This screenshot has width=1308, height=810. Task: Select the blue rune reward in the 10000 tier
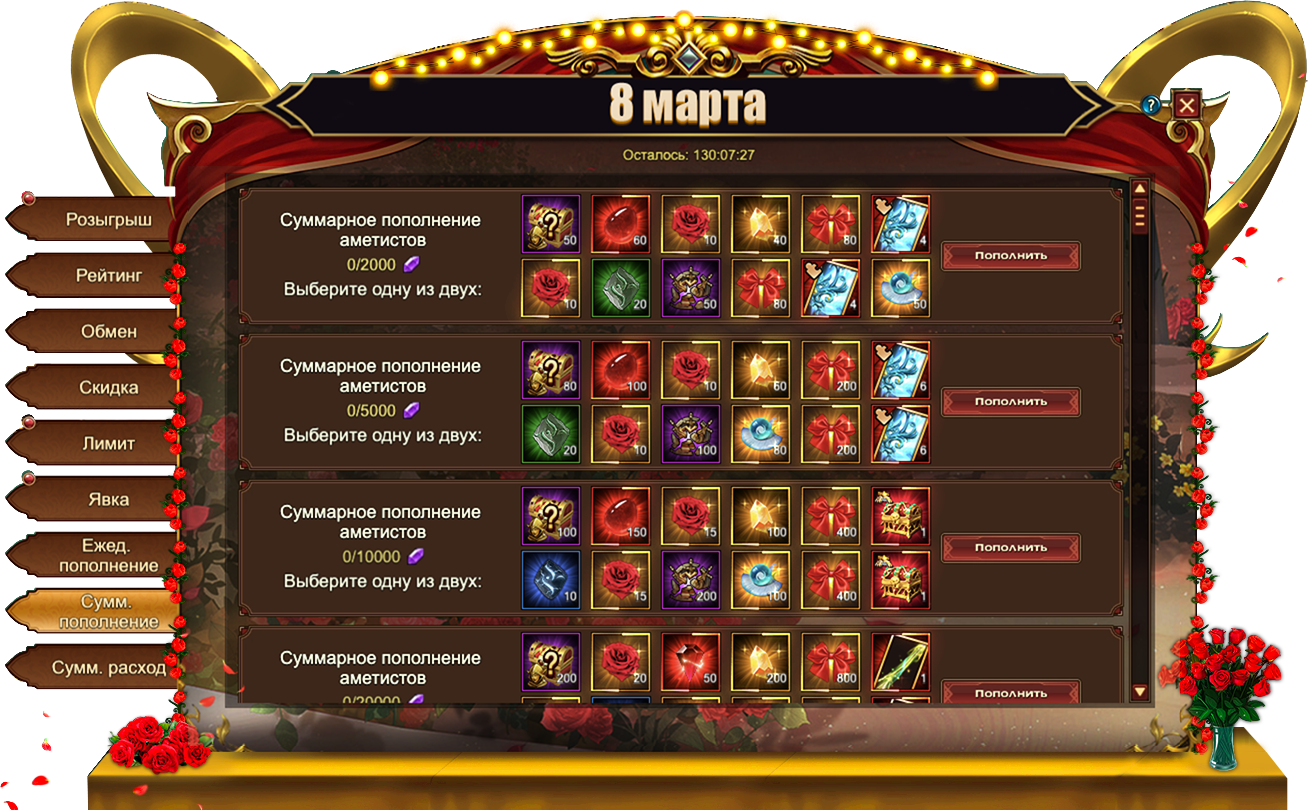pyautogui.click(x=551, y=580)
